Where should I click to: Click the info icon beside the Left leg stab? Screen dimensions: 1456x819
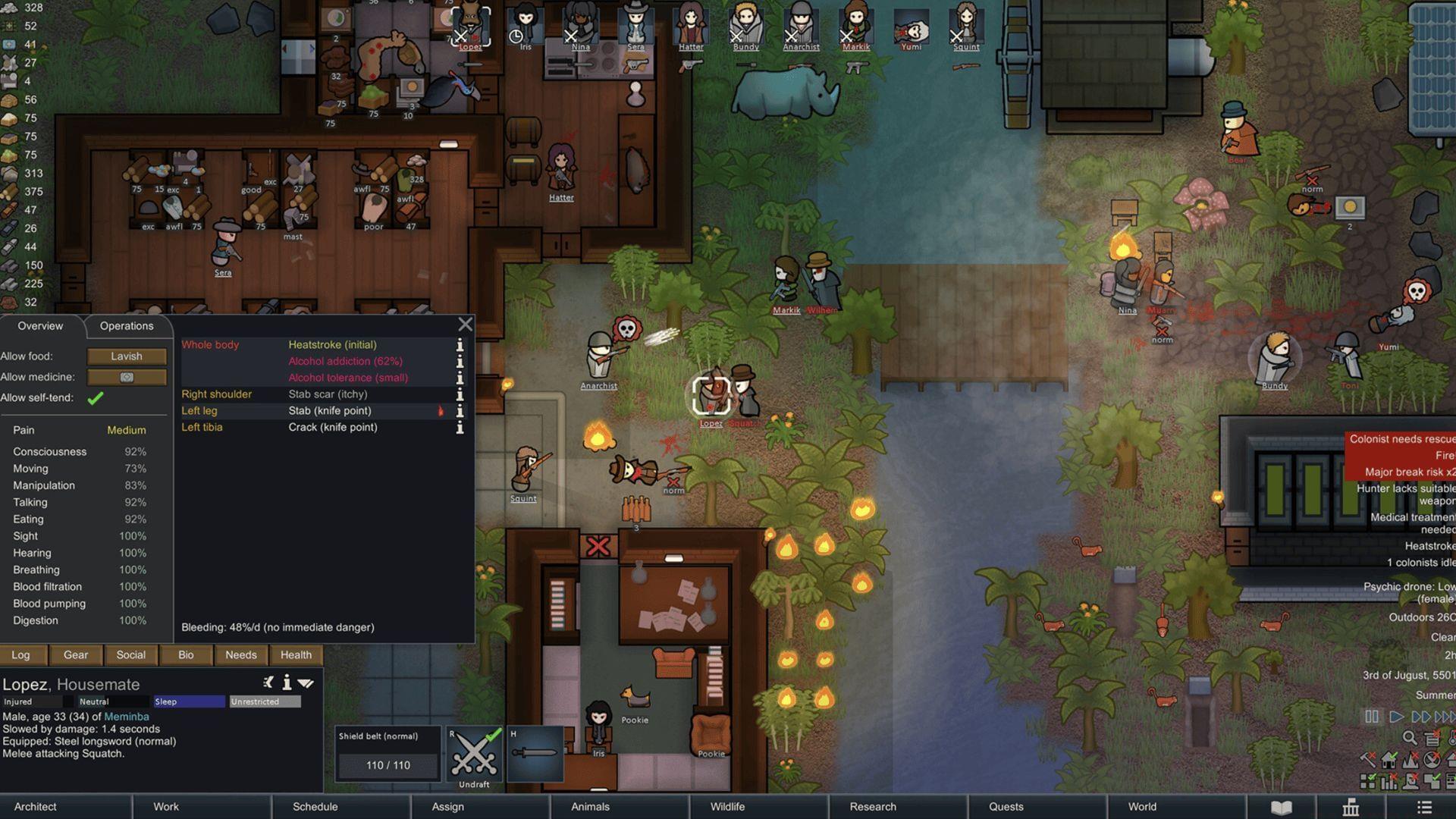460,410
